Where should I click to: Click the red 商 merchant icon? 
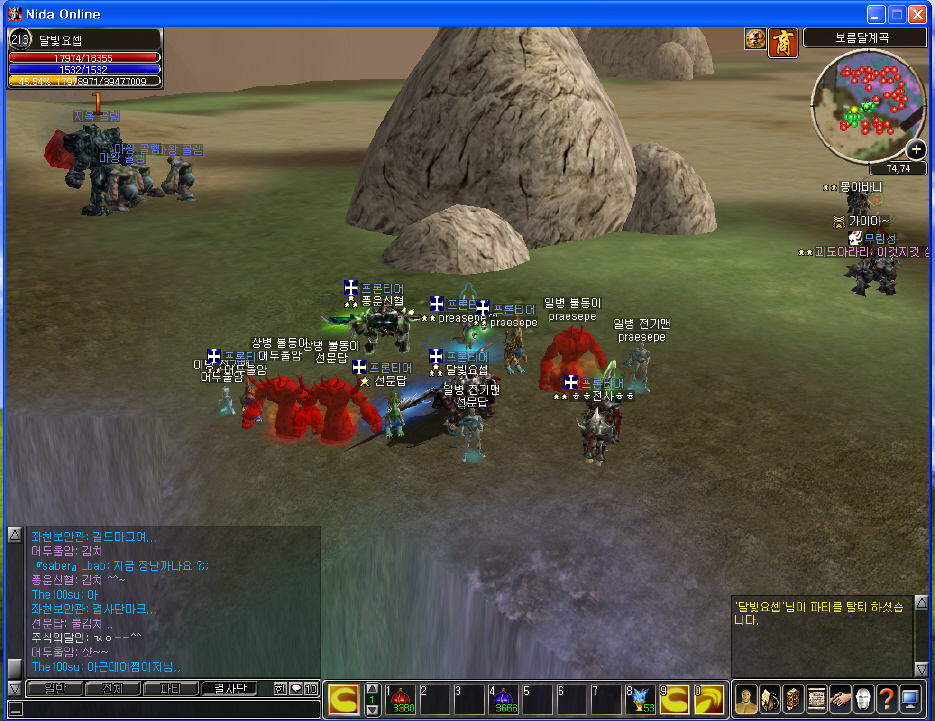[781, 39]
